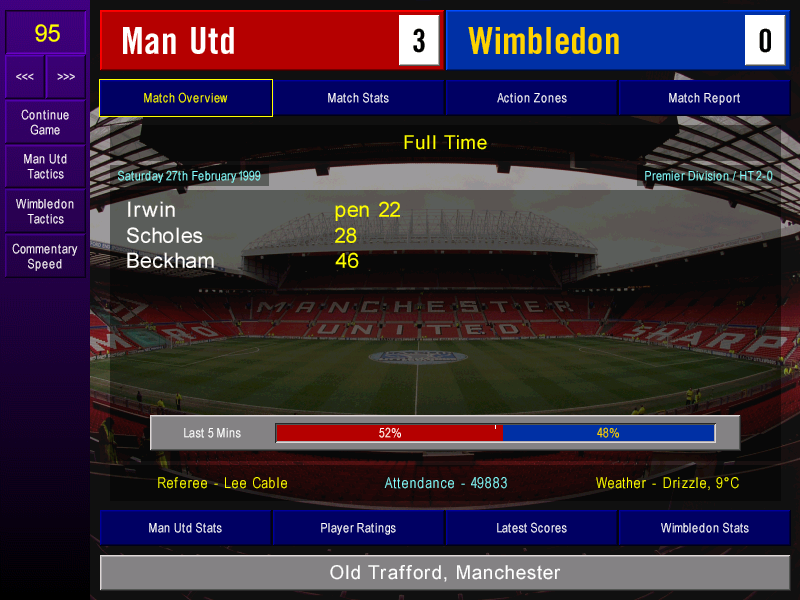Switch to the Match Stats tab
This screenshot has width=800, height=600.
[x=358, y=98]
